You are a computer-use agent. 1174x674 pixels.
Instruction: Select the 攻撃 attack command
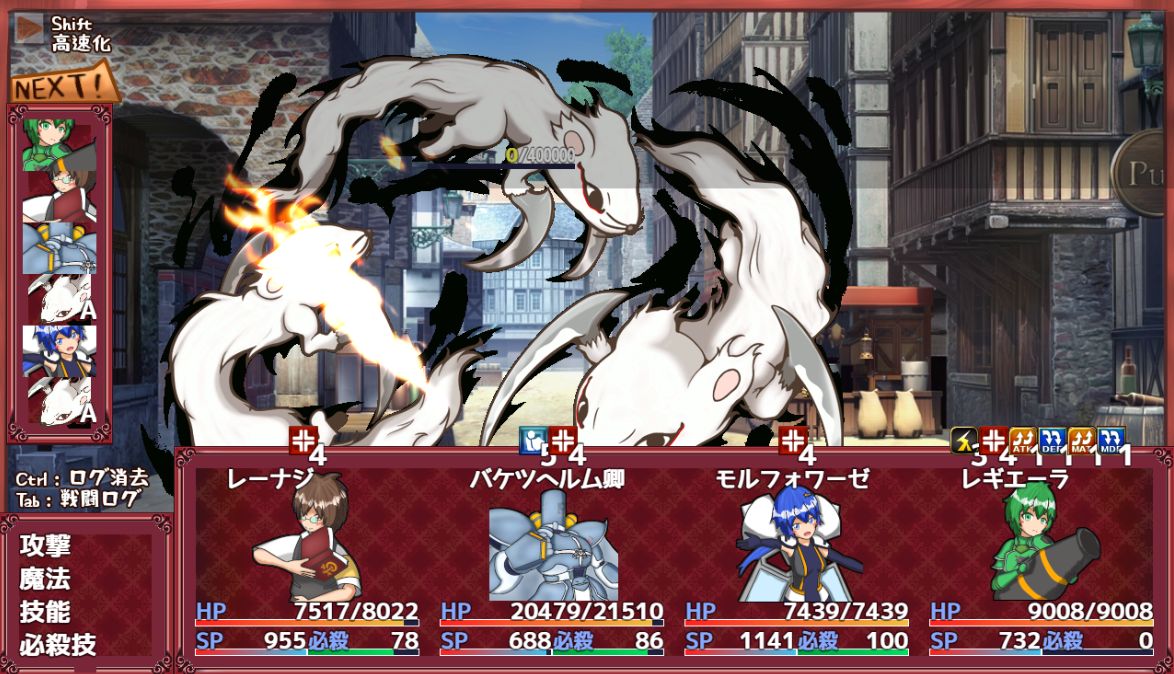click(45, 546)
